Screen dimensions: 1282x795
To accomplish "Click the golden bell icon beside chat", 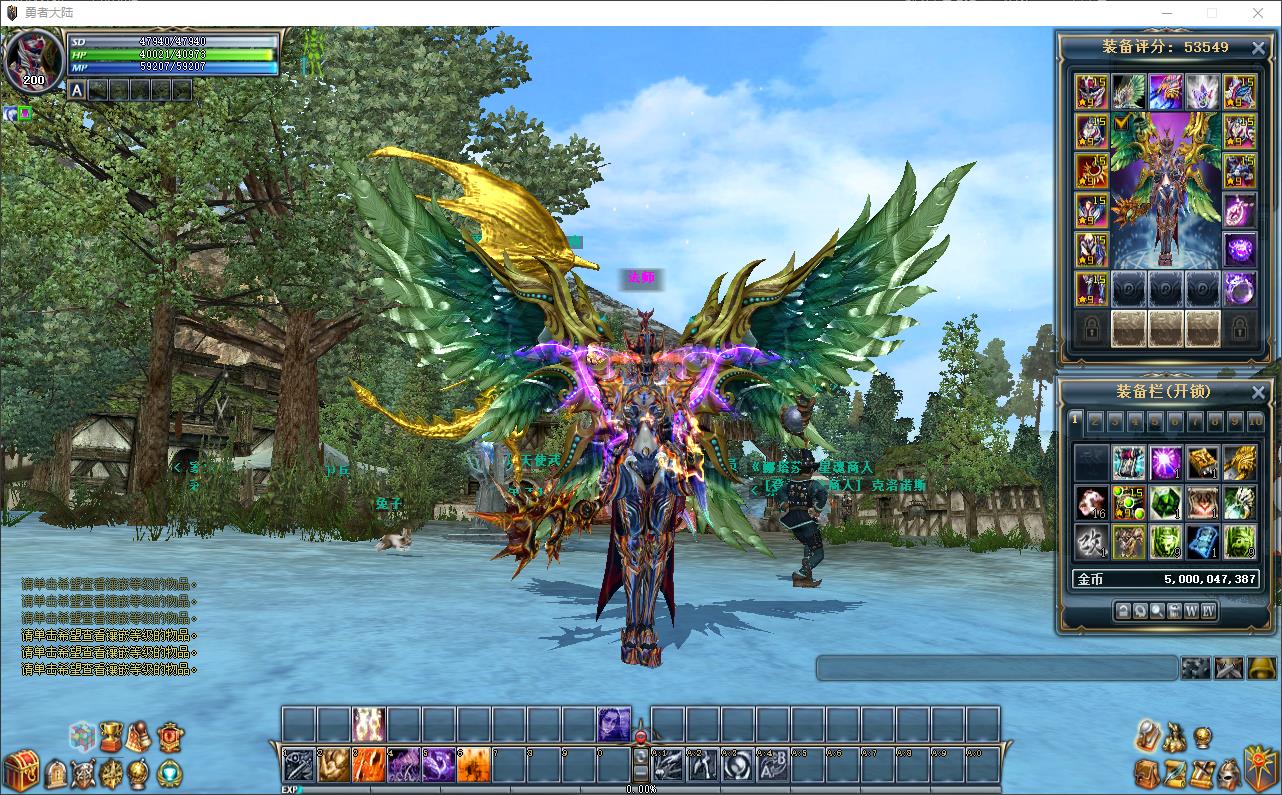I will (x=1261, y=668).
